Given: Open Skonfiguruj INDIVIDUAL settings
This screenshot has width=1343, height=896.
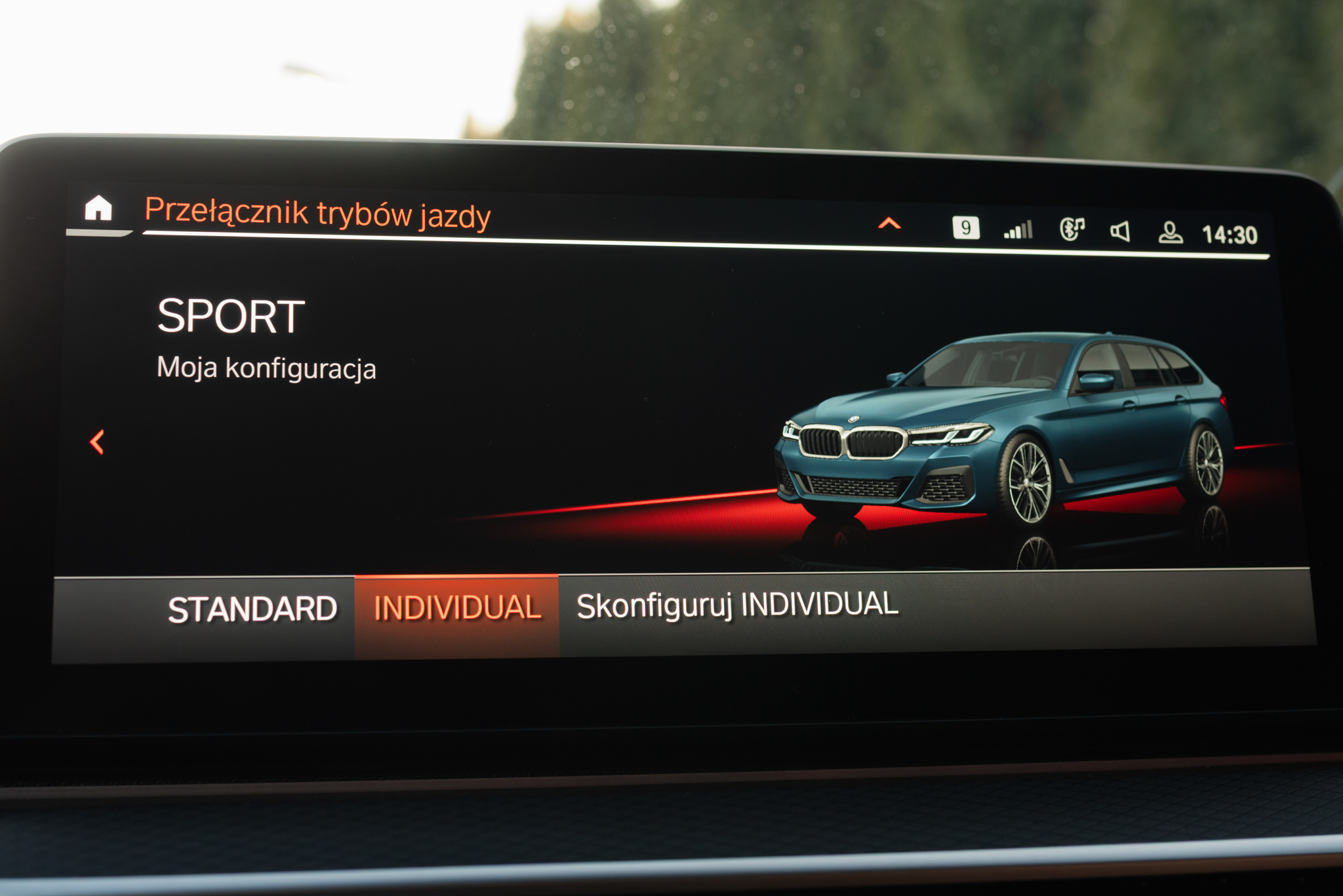Looking at the screenshot, I should [x=737, y=605].
